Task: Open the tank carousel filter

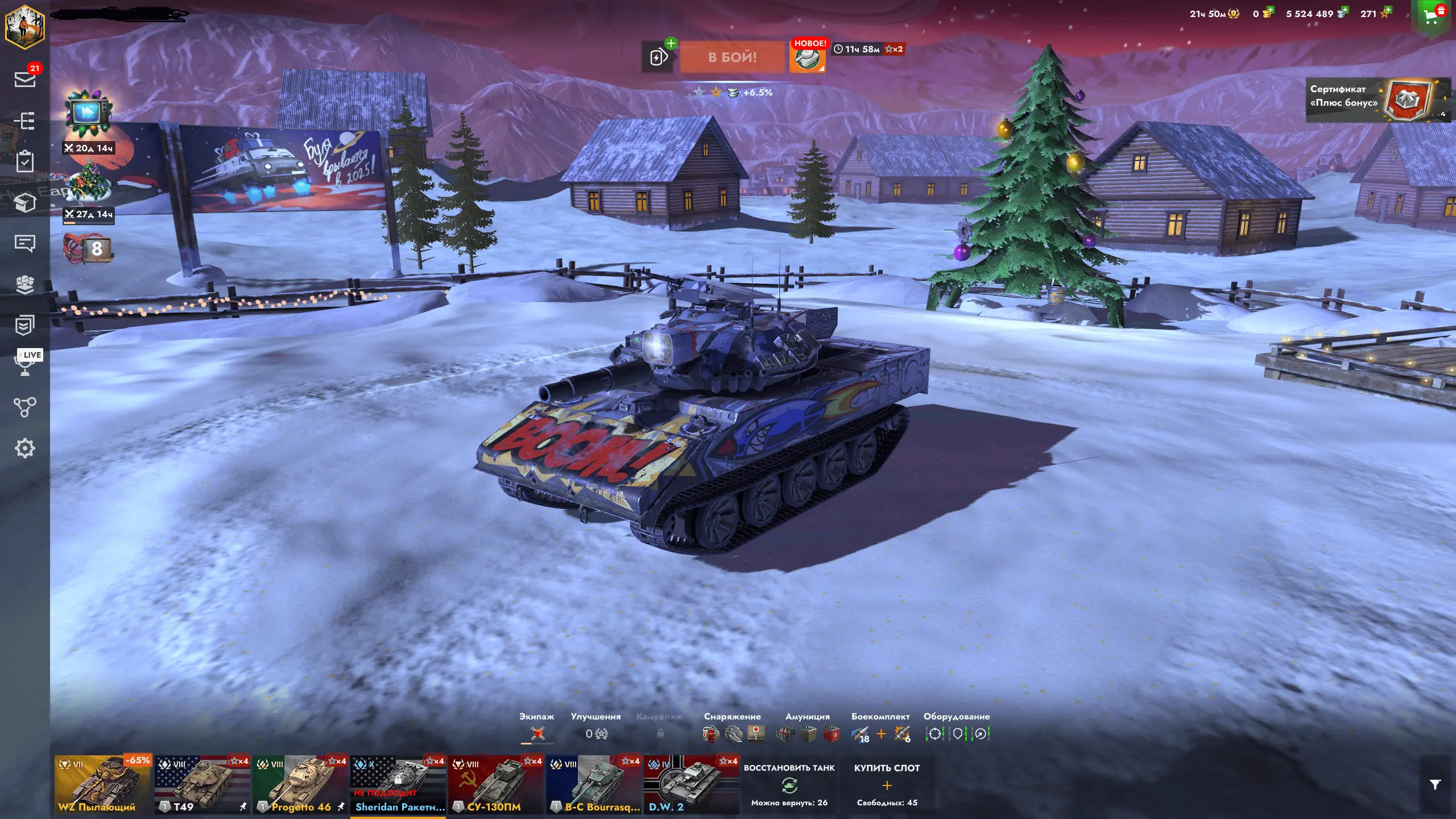Action: (x=1435, y=785)
